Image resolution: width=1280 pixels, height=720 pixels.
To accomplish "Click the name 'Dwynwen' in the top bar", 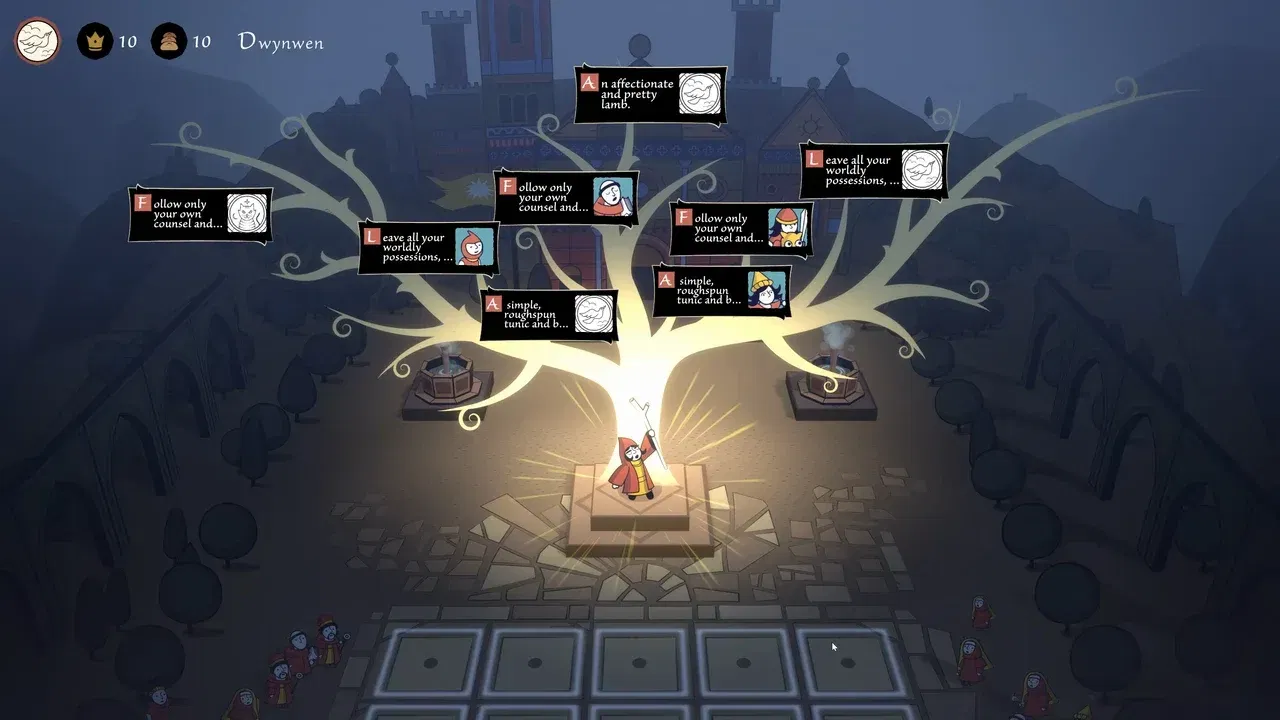I will [280, 42].
